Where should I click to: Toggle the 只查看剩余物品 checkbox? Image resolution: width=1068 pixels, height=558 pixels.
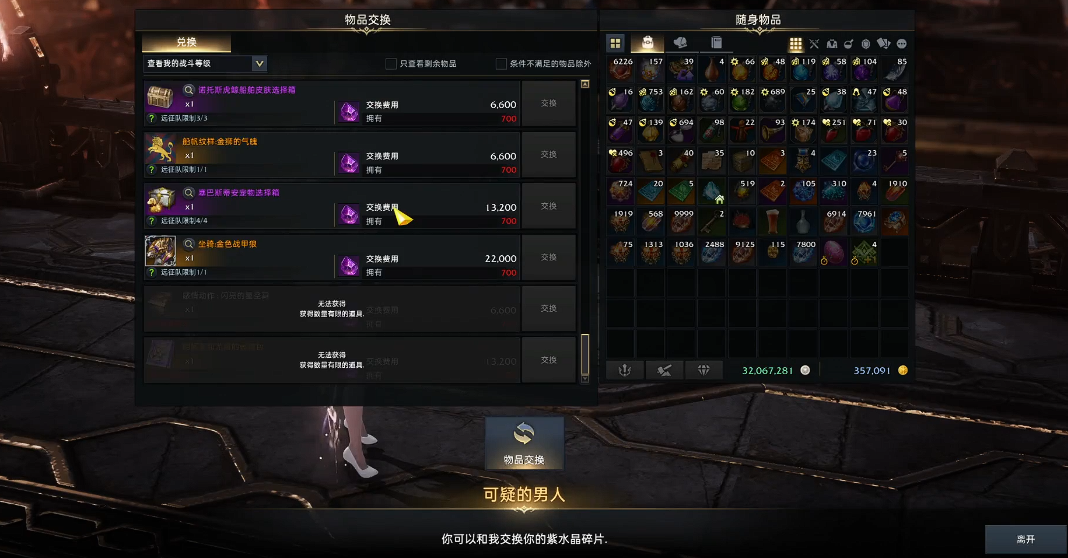(x=391, y=64)
